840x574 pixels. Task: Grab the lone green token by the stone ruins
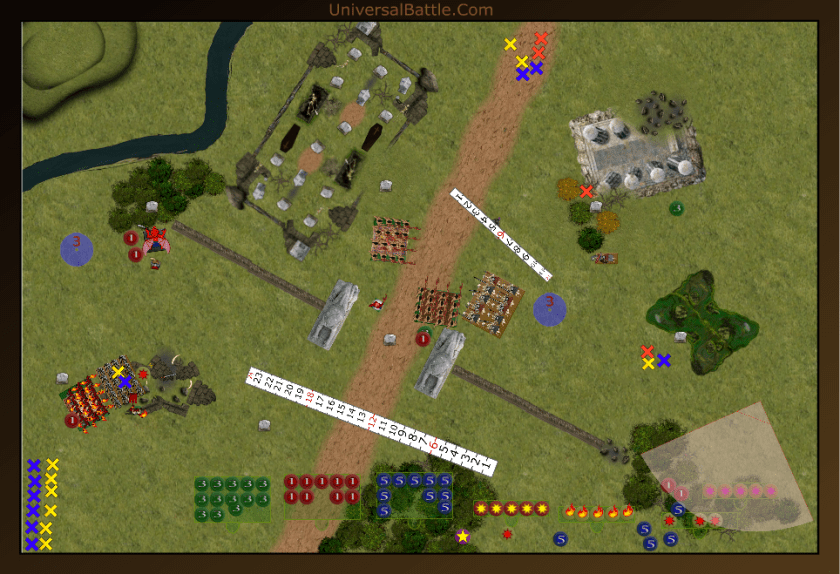pos(676,208)
